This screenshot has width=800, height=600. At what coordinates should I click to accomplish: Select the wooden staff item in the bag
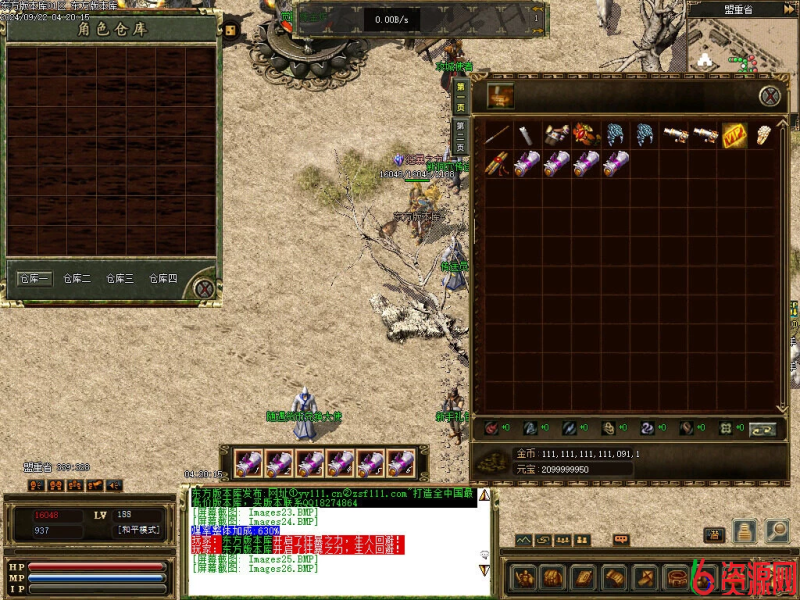point(498,135)
